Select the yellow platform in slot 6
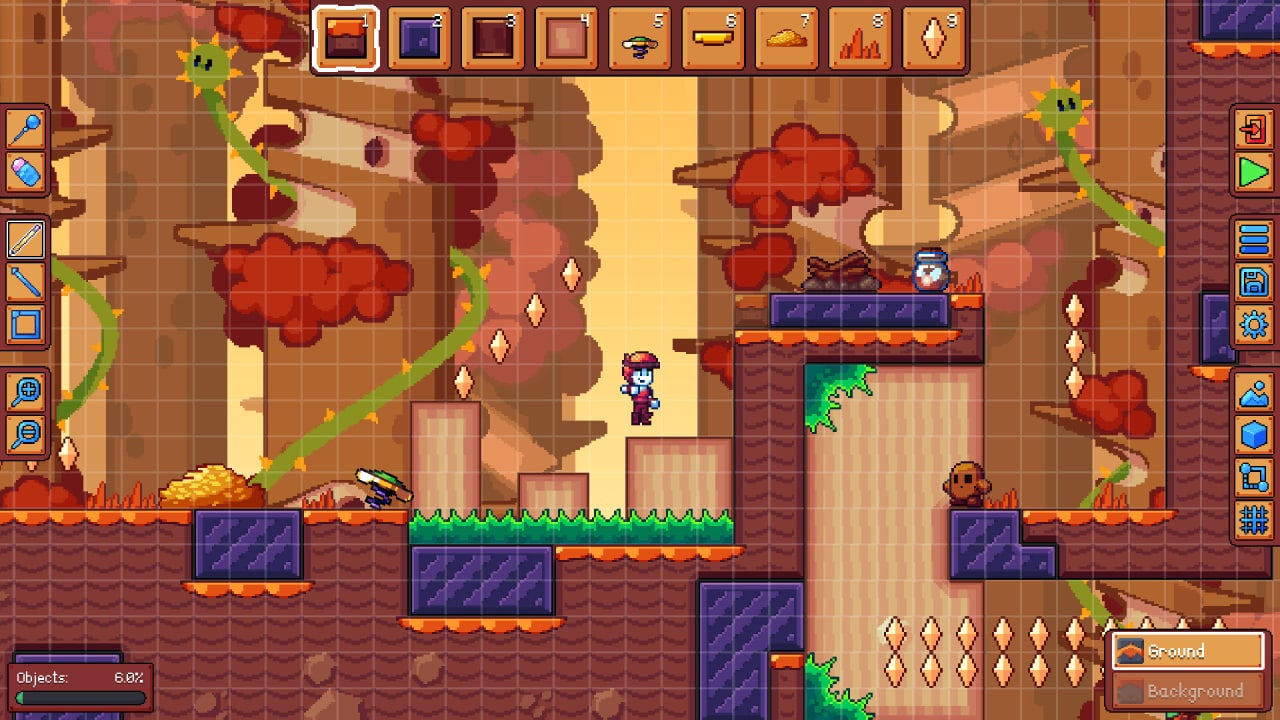1280x720 pixels. pos(713,40)
